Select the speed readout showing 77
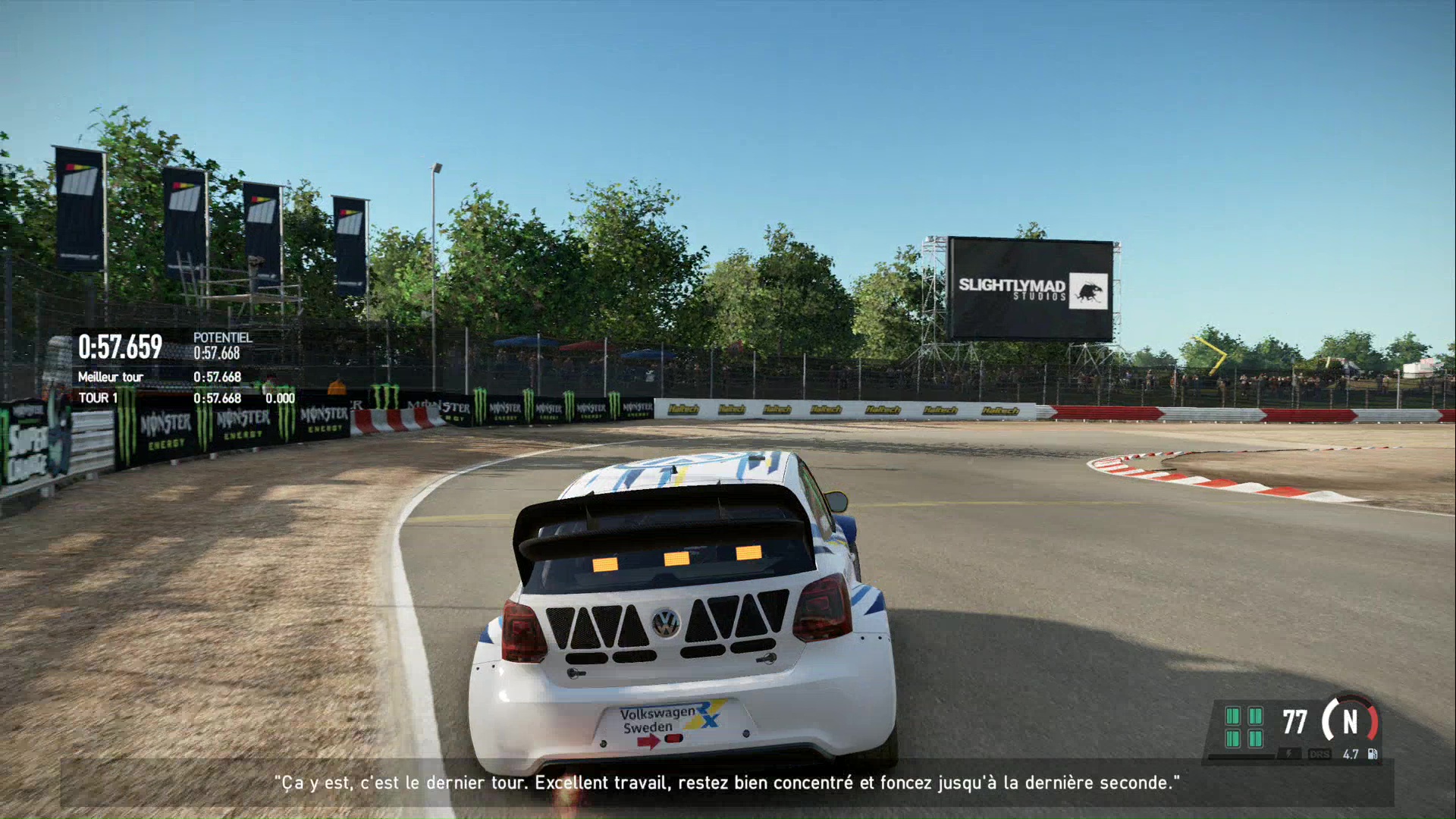 click(x=1294, y=722)
